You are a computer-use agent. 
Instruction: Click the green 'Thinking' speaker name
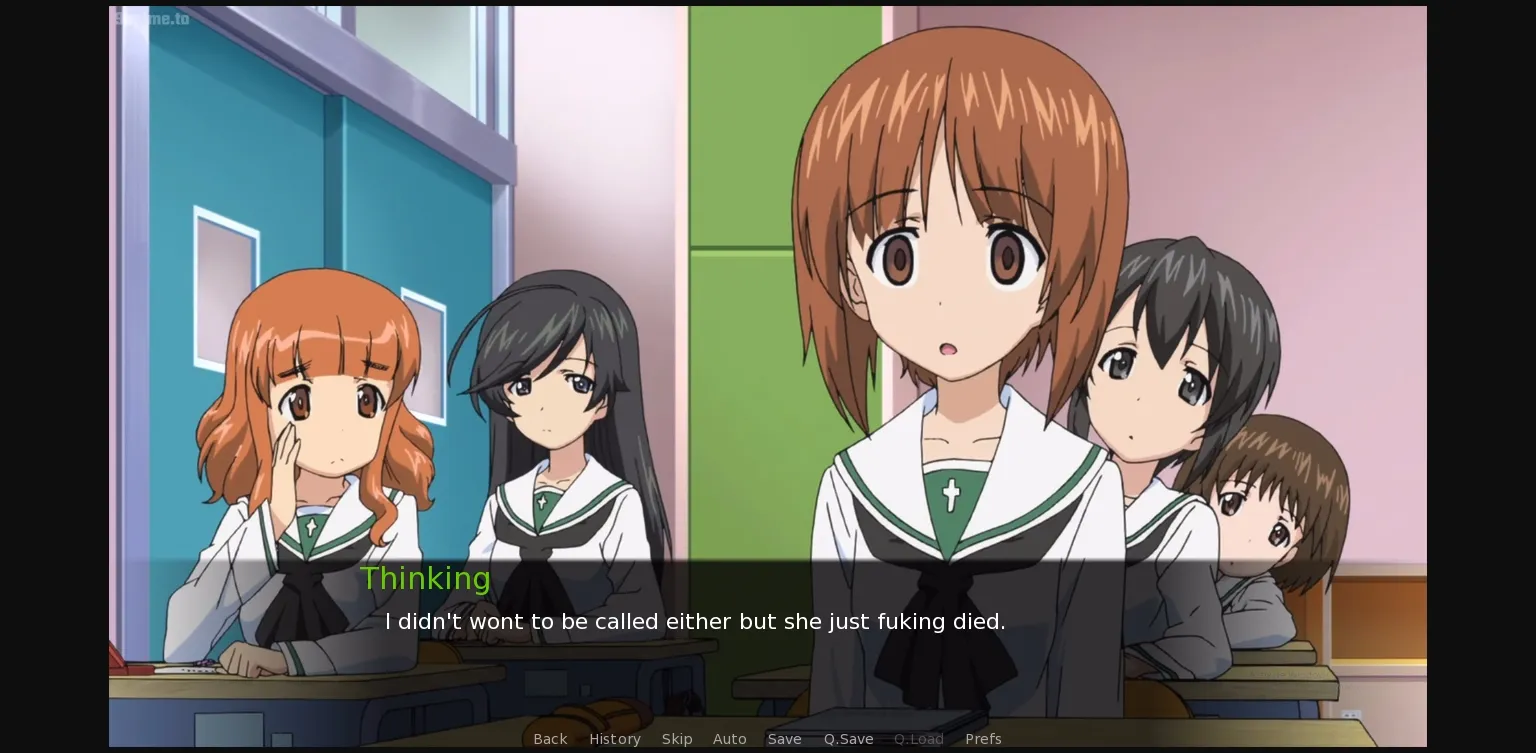[x=426, y=578]
